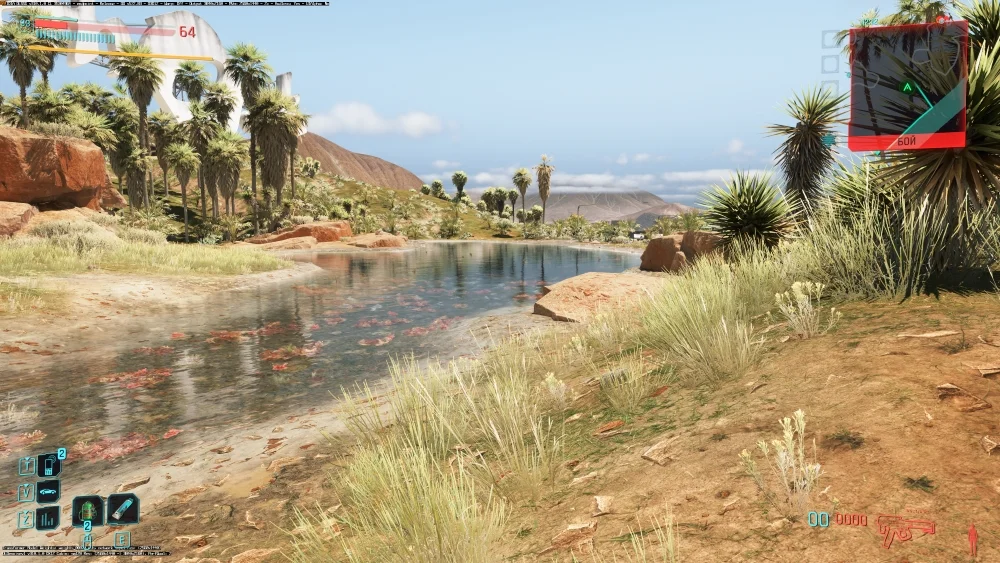This screenshot has height=563, width=1000.
Task: Select the car vehicle-call icon
Action: [48, 492]
